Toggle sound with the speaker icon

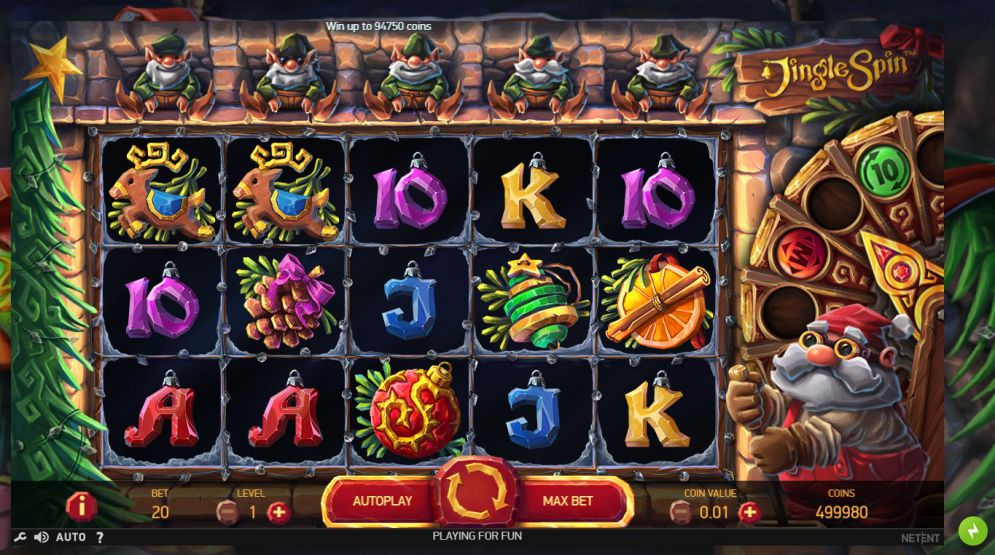pyautogui.click(x=41, y=537)
